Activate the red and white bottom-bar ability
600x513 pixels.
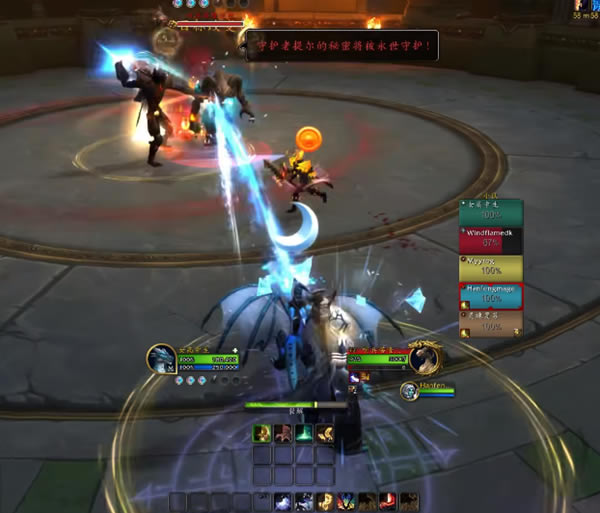pos(387,500)
